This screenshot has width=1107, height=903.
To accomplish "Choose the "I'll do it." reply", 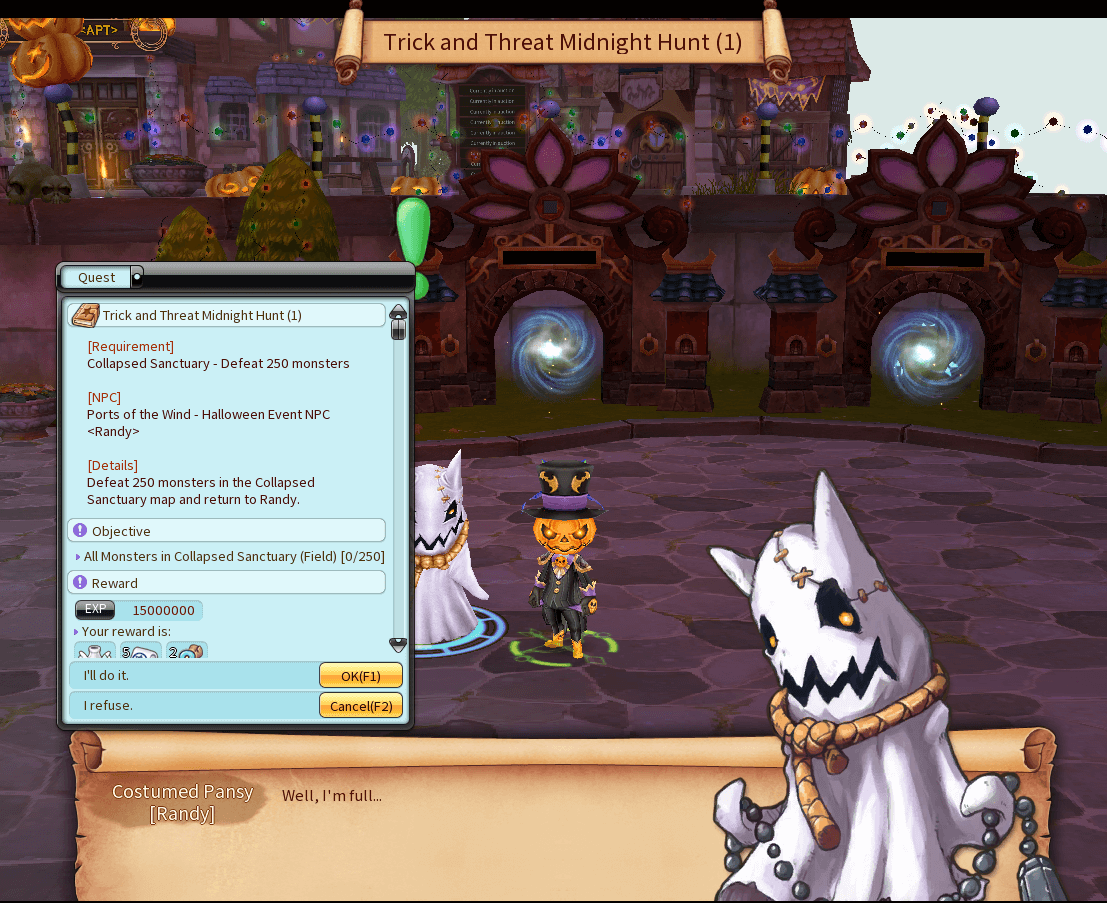I will coord(192,676).
